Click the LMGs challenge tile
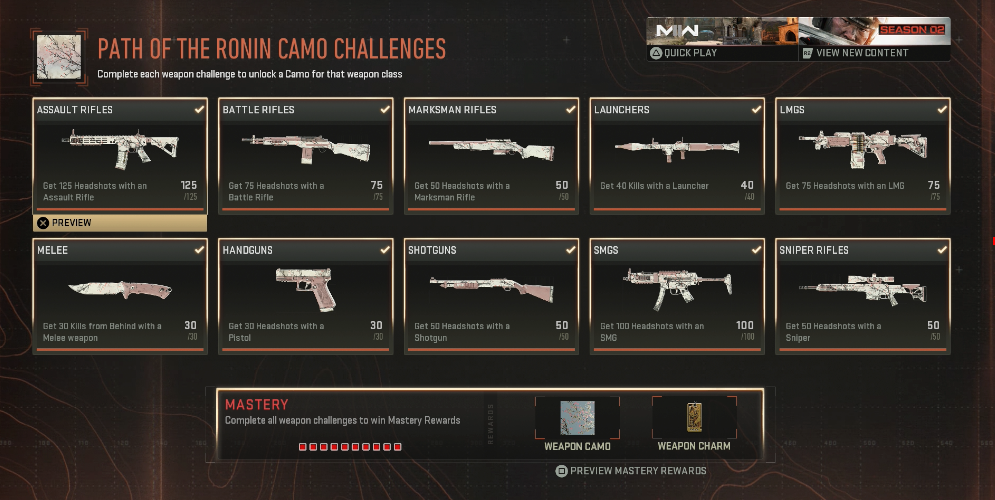Viewport: 995px width, 500px height. pos(862,155)
